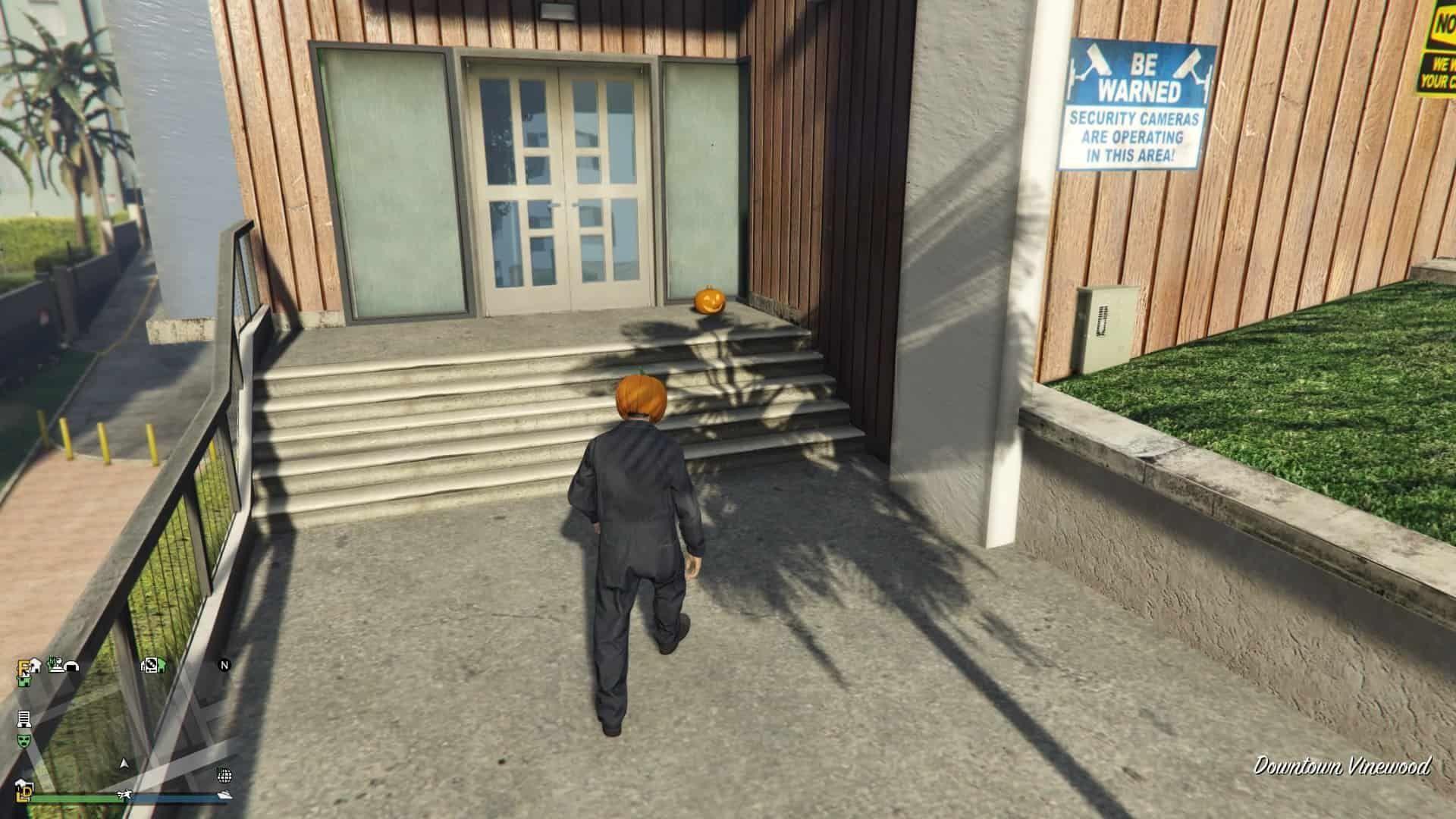The height and width of the screenshot is (819, 1456).
Task: Click the yellow F mission blip
Action: click(23, 667)
